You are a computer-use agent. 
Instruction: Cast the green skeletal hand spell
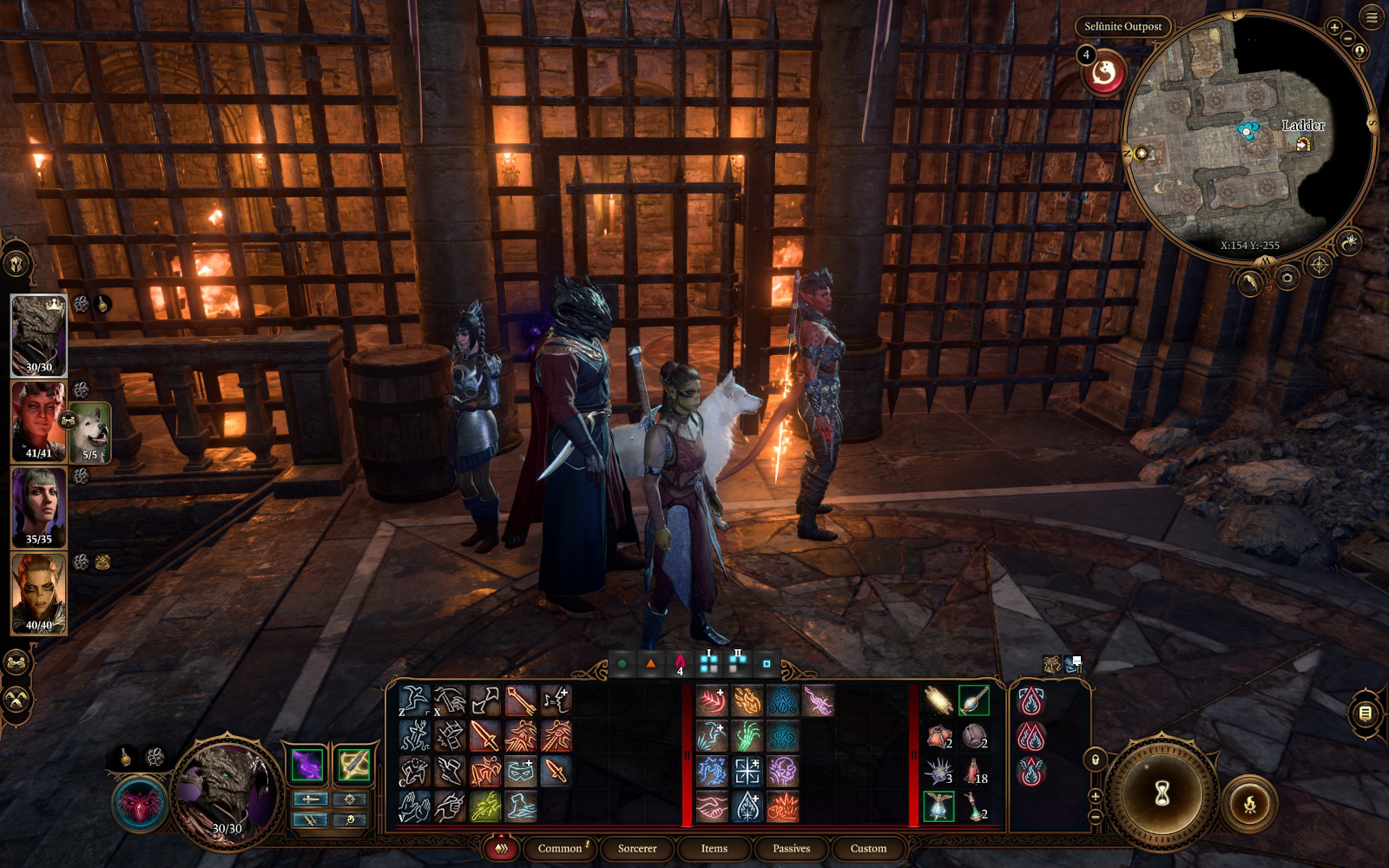coord(747,736)
